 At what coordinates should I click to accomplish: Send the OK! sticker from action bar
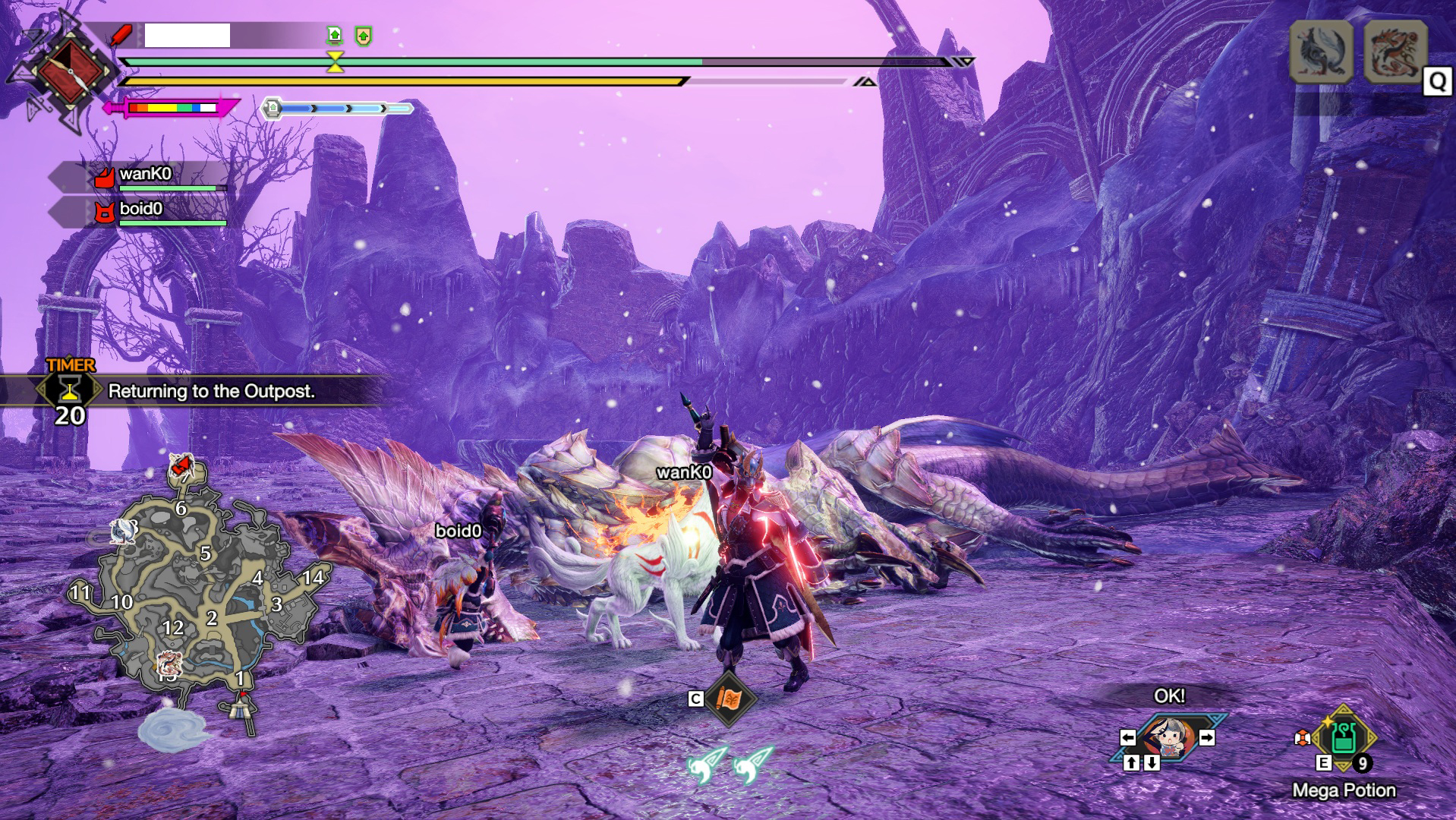point(1168,737)
